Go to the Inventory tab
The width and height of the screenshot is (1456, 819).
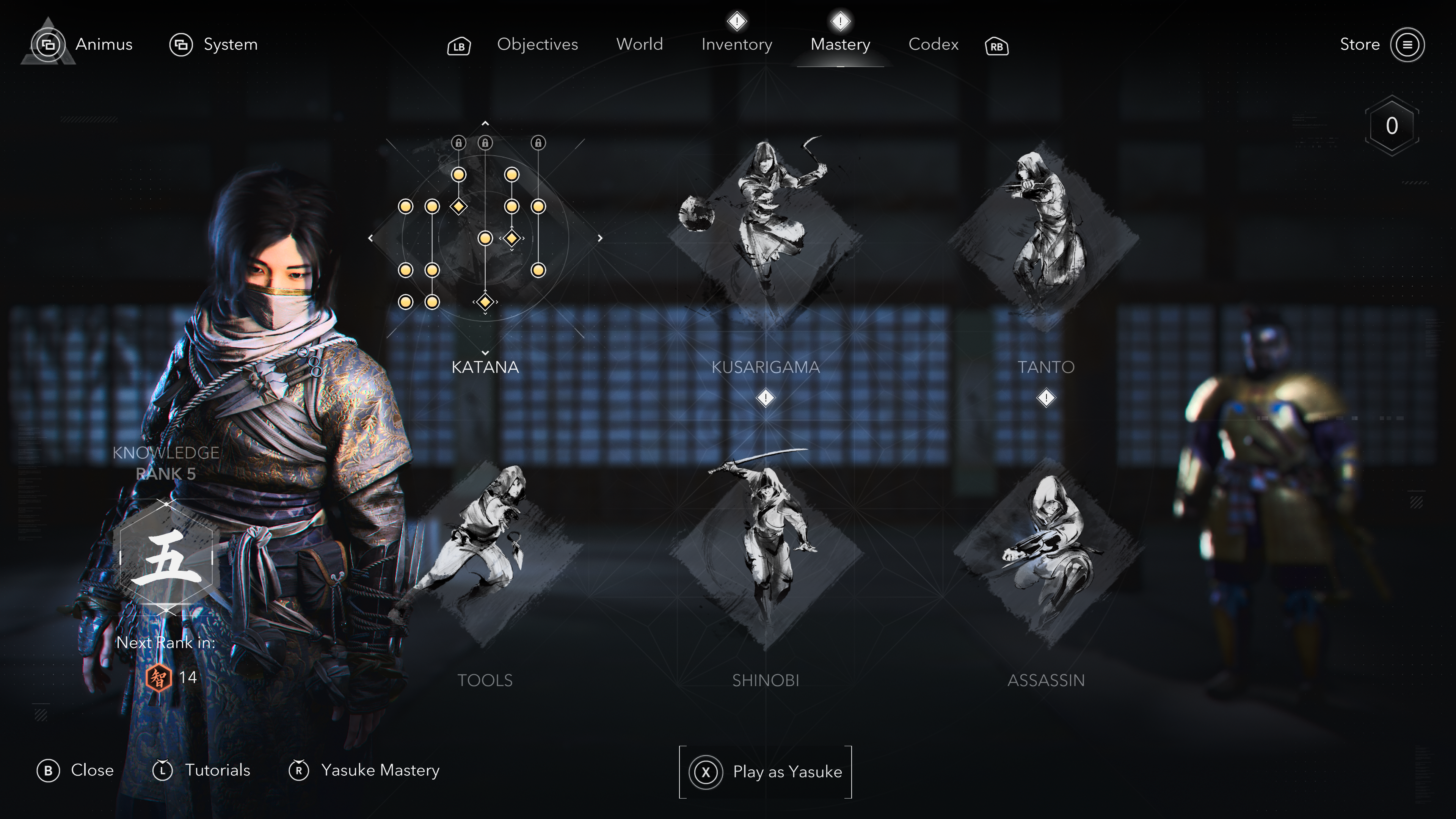[736, 44]
